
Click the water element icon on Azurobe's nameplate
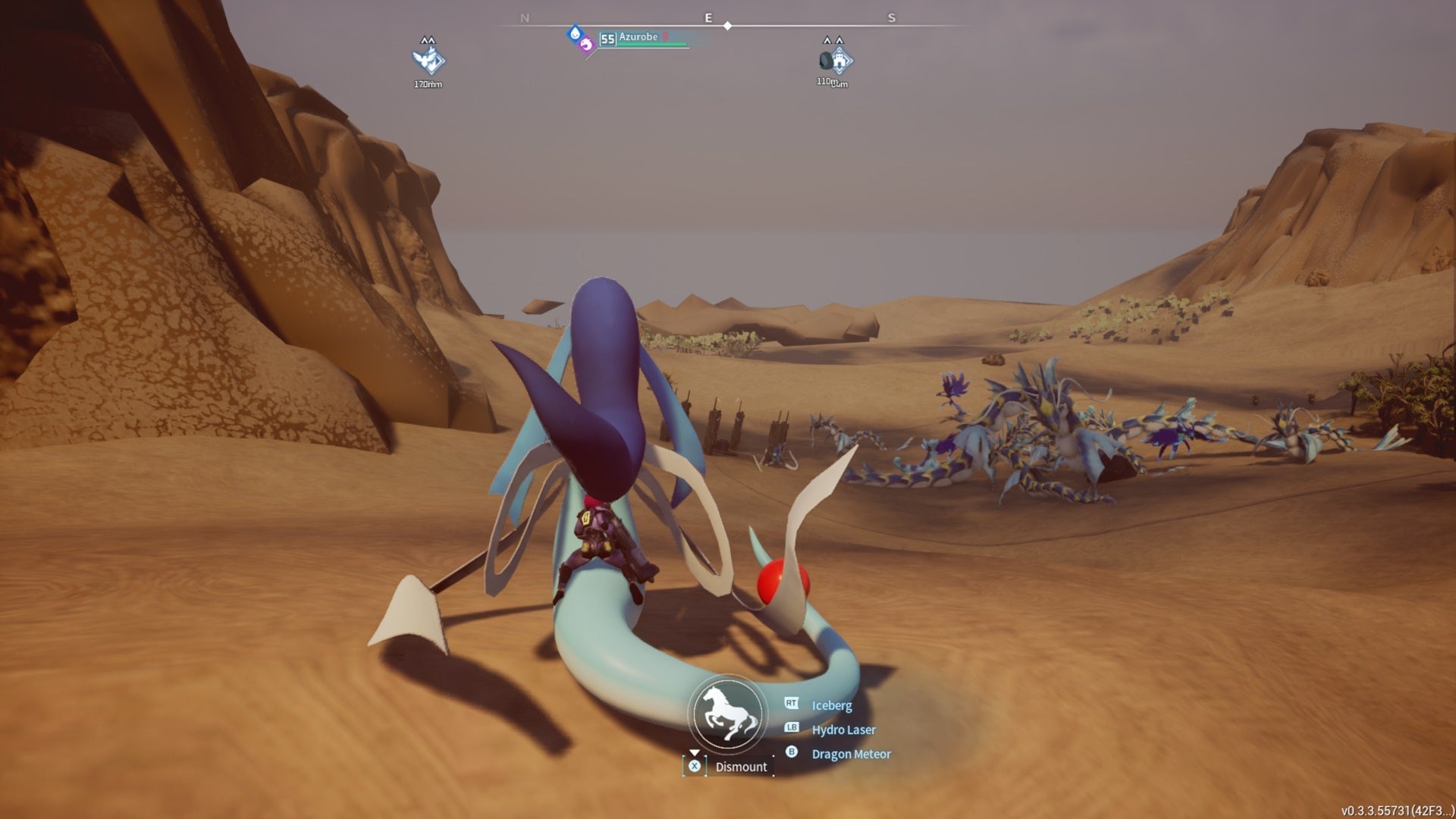pos(574,34)
